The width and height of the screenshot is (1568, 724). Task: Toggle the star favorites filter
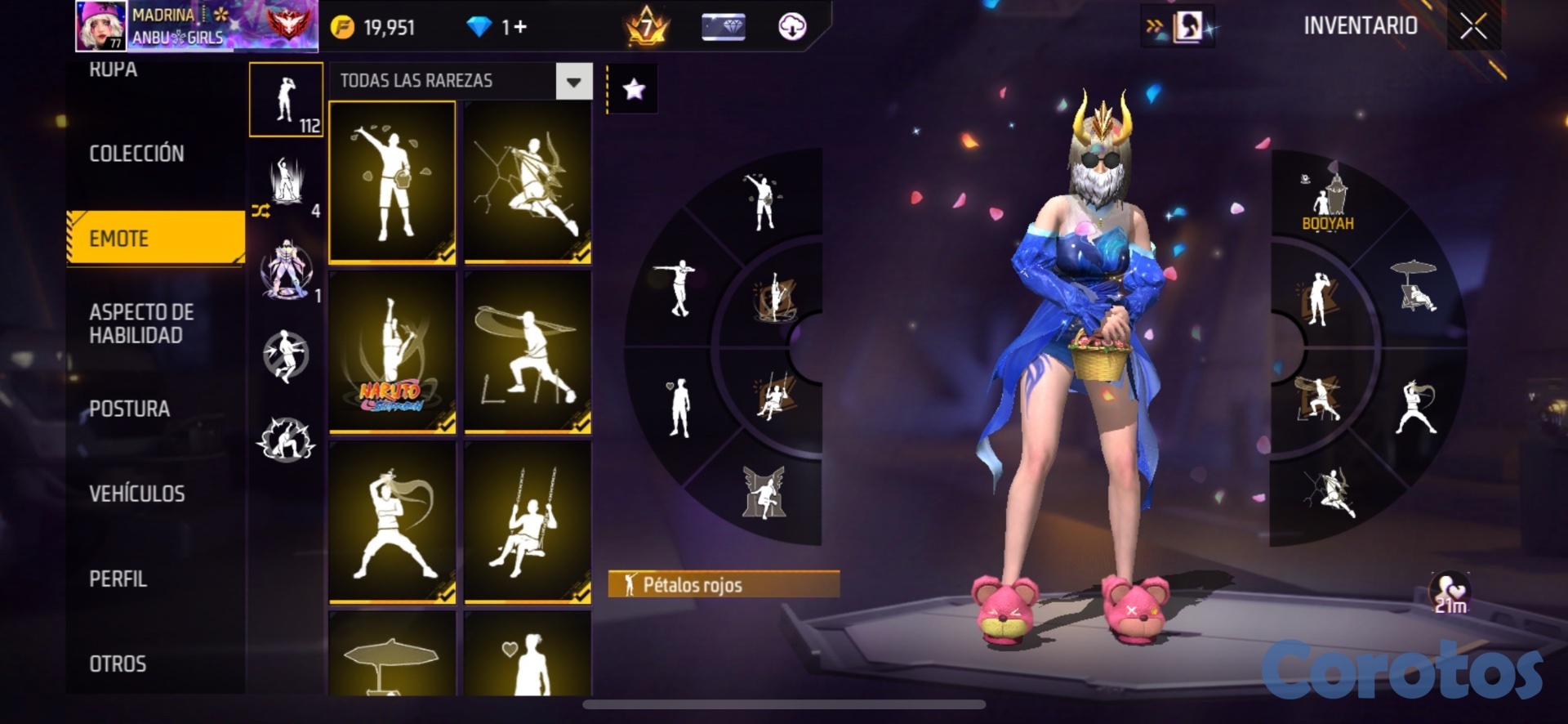[634, 89]
